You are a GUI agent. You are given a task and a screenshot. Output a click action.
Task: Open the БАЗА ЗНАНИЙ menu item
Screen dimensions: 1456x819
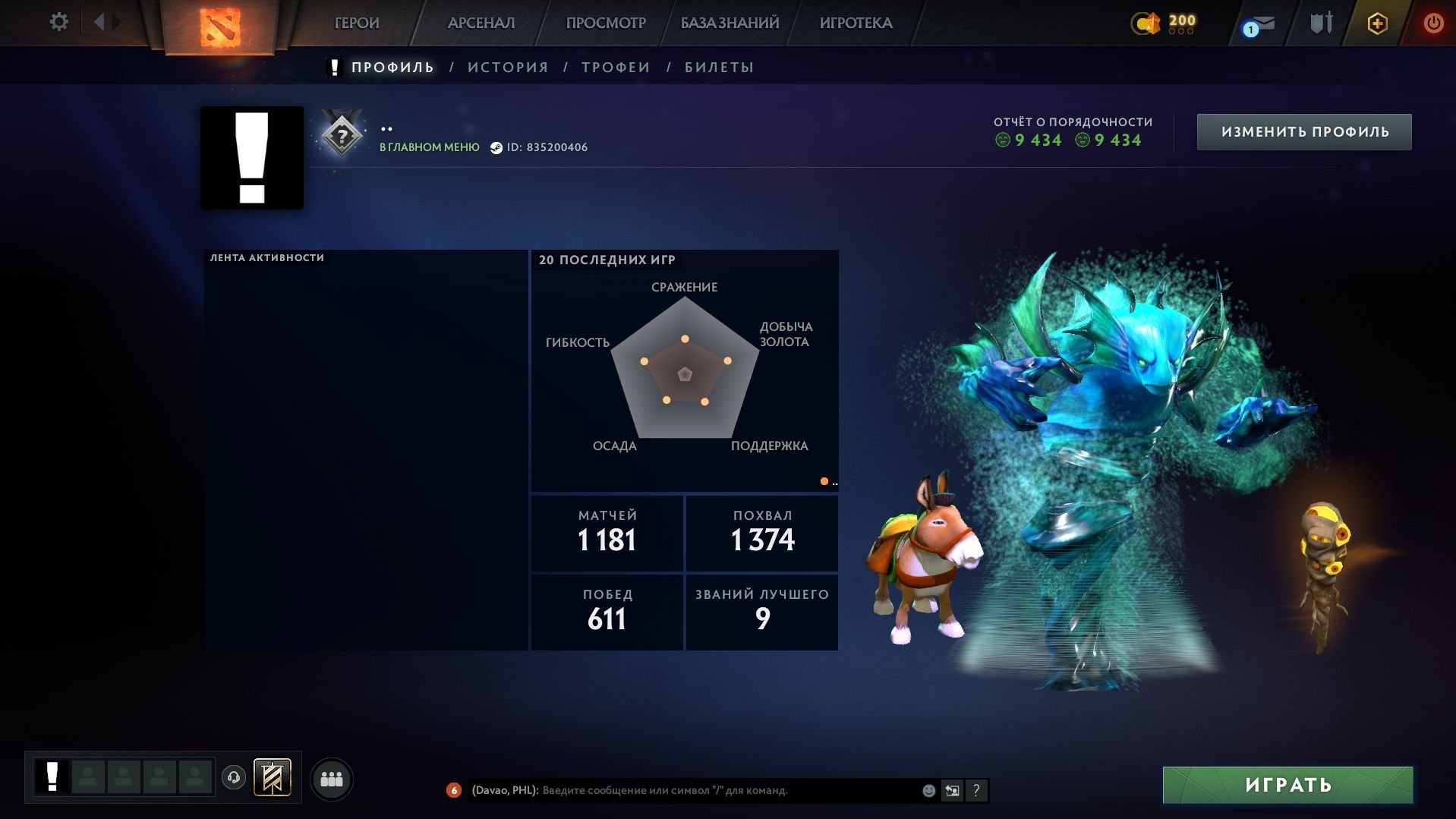(x=728, y=23)
